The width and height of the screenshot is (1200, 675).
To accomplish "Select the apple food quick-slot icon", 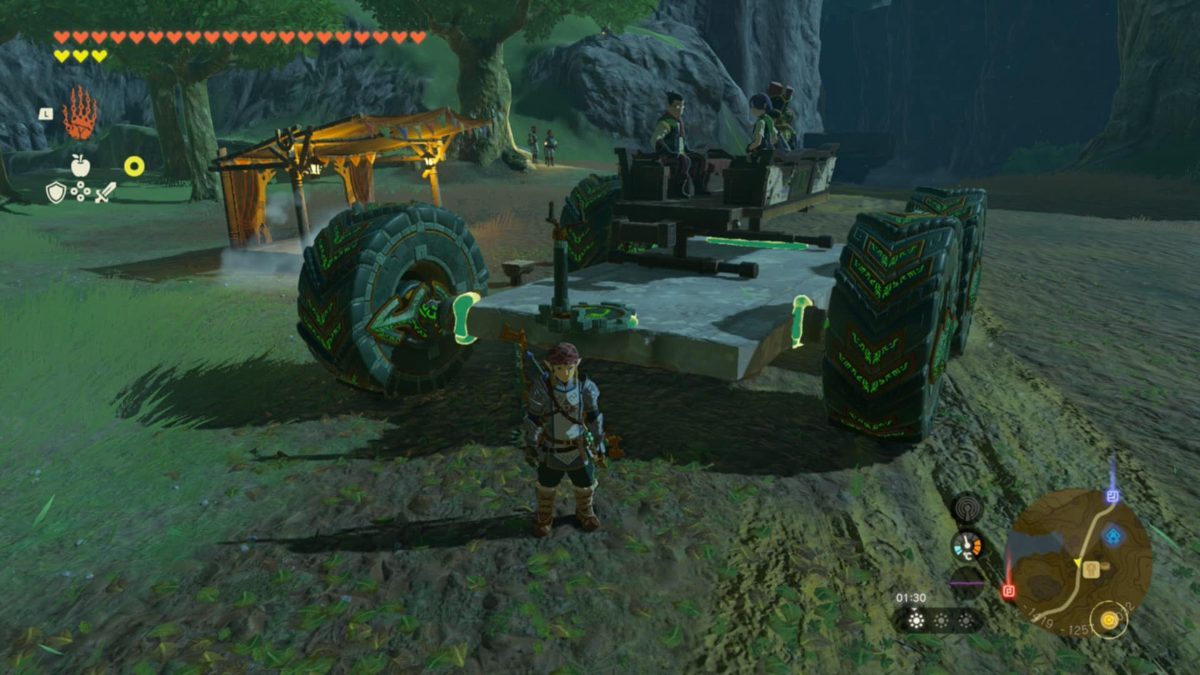I will point(80,166).
